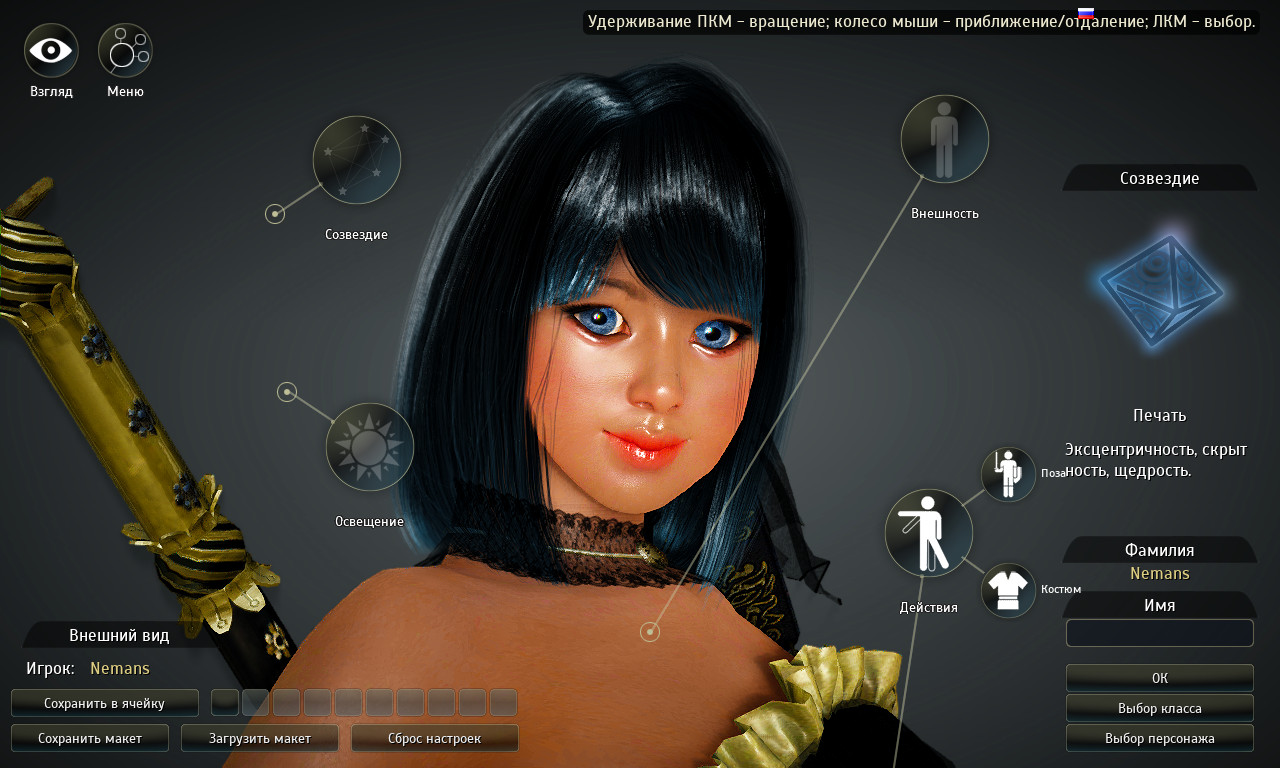The height and width of the screenshot is (768, 1280).
Task: Go to Выбор класса class selection
Action: point(1159,708)
